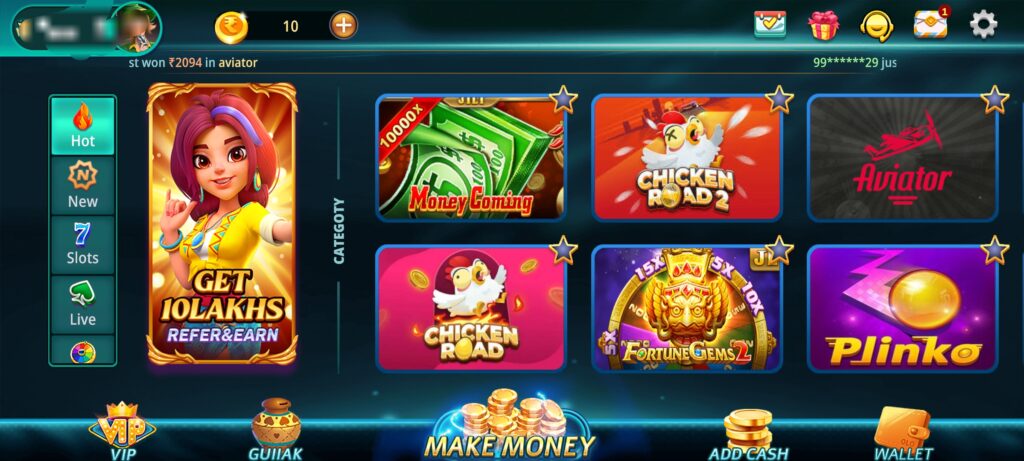
Task: Play Chicken Road 2
Action: click(686, 158)
